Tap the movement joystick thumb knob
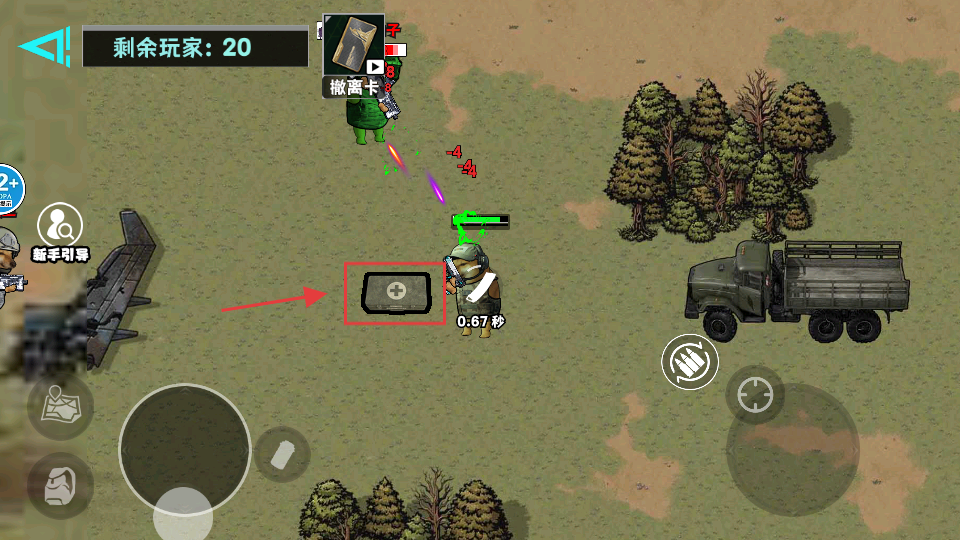 point(183,516)
